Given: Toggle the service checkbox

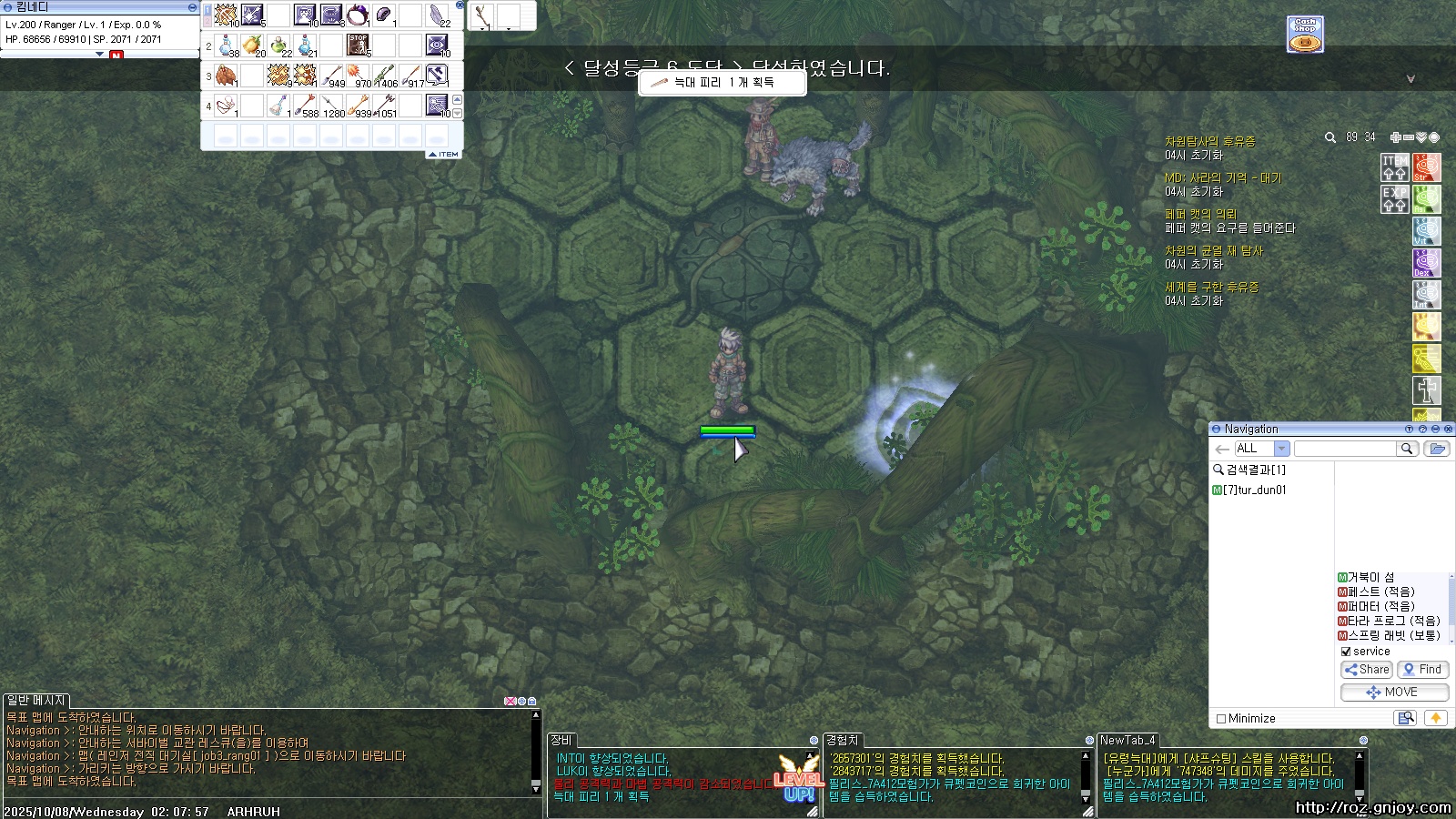Looking at the screenshot, I should pos(1346,652).
